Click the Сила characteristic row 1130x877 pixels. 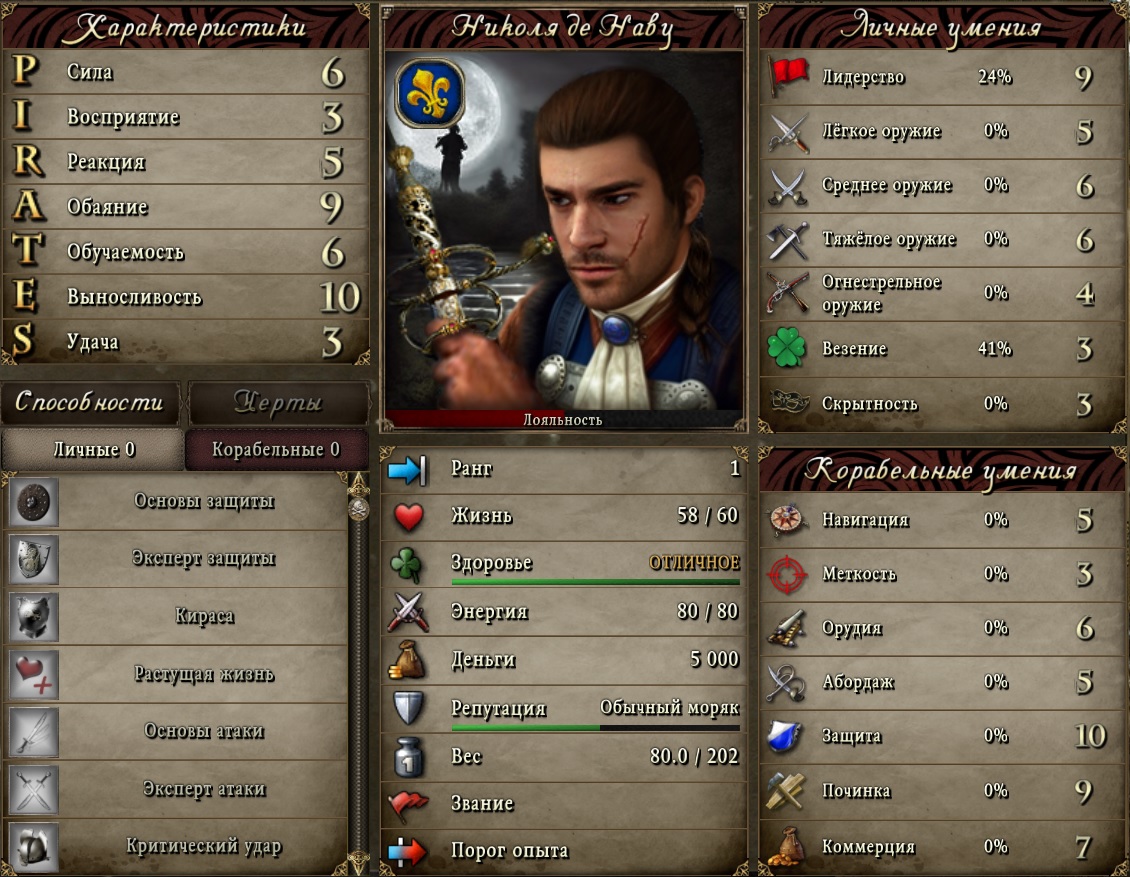(185, 72)
